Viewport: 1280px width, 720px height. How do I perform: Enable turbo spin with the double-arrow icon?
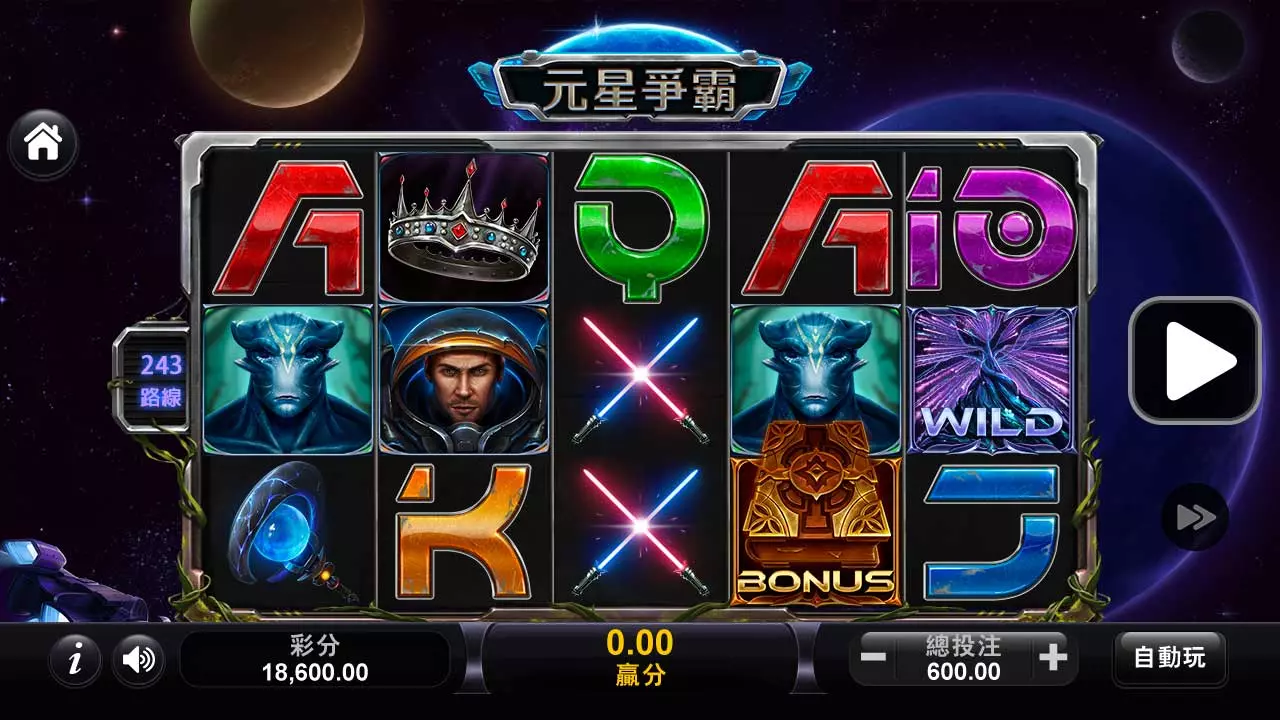[1193, 517]
